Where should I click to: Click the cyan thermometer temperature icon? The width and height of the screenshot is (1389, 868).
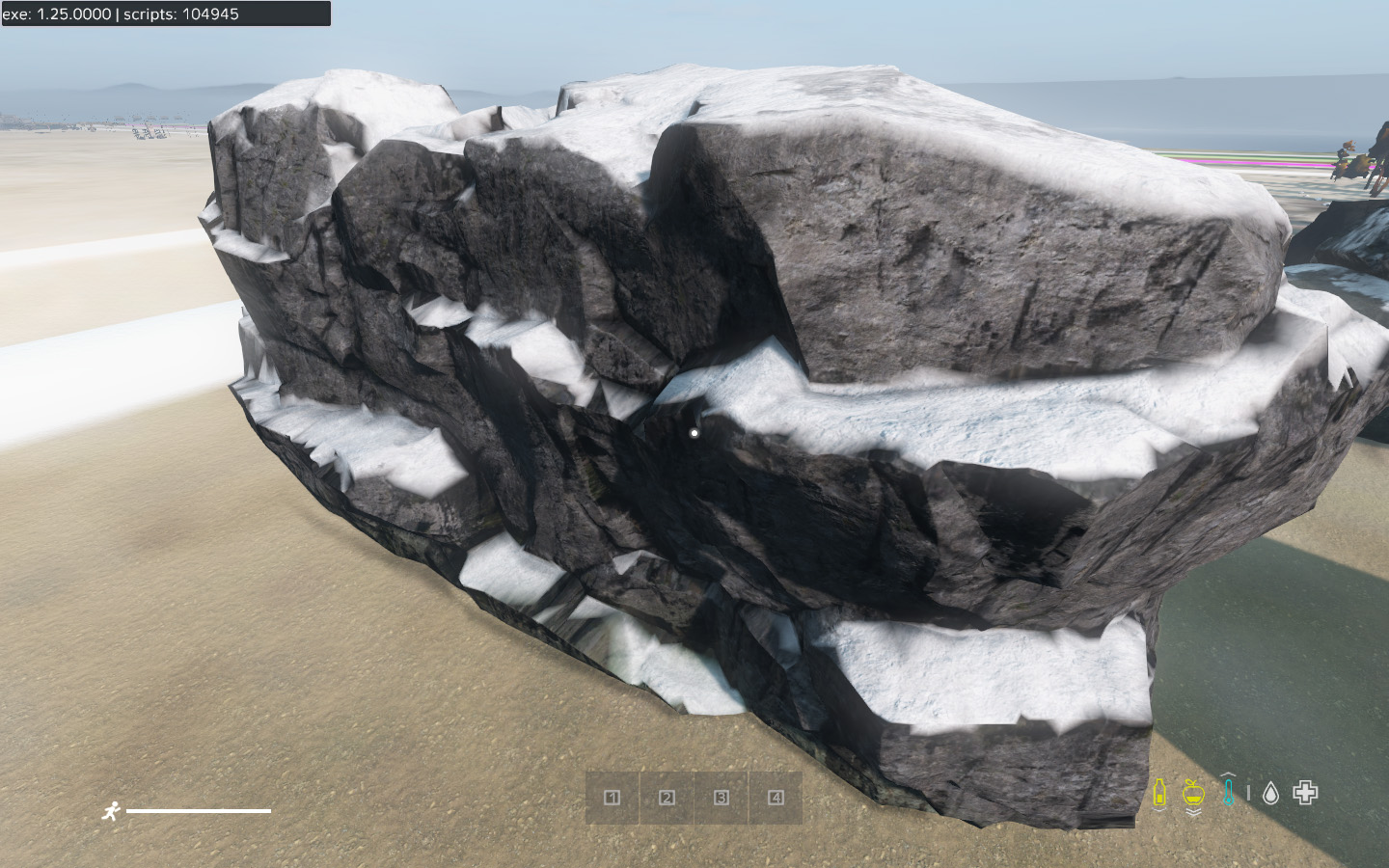1228,793
